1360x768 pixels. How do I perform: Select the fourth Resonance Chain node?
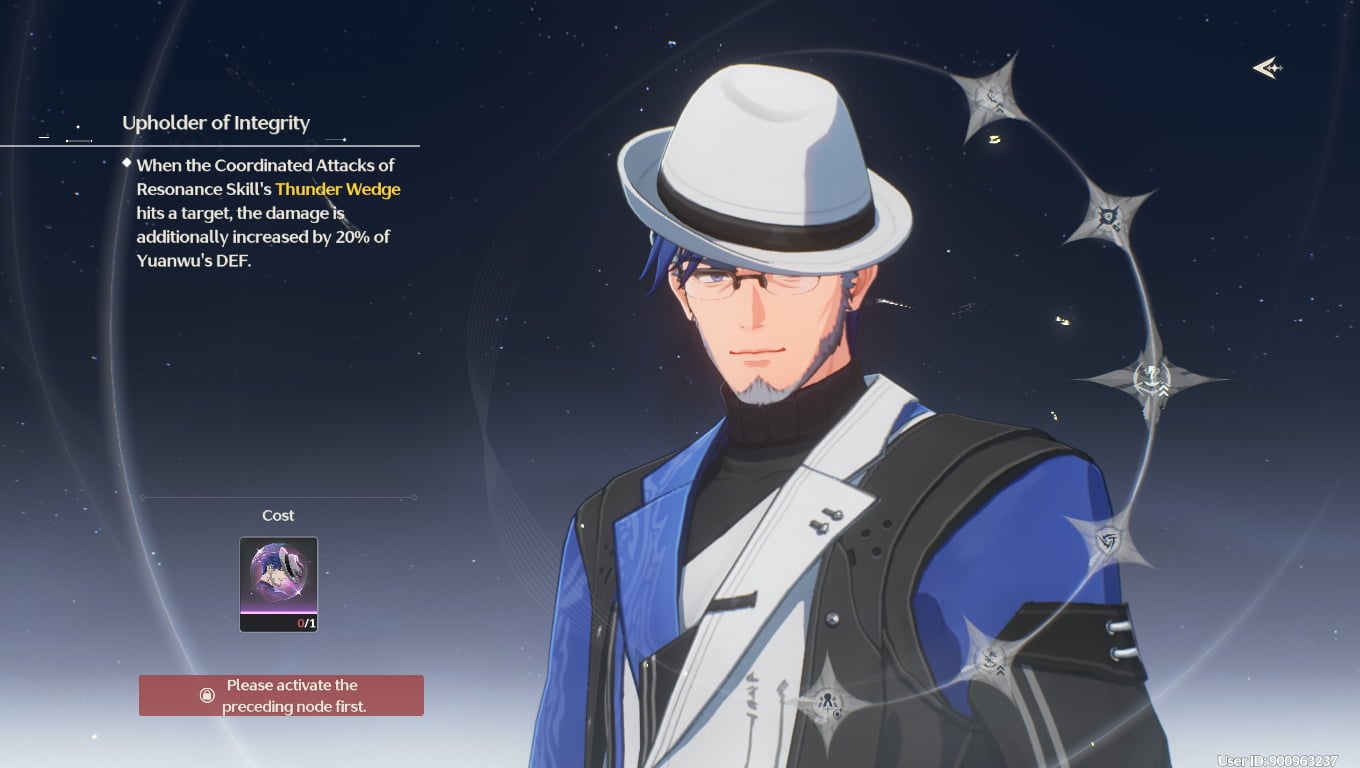(1108, 540)
